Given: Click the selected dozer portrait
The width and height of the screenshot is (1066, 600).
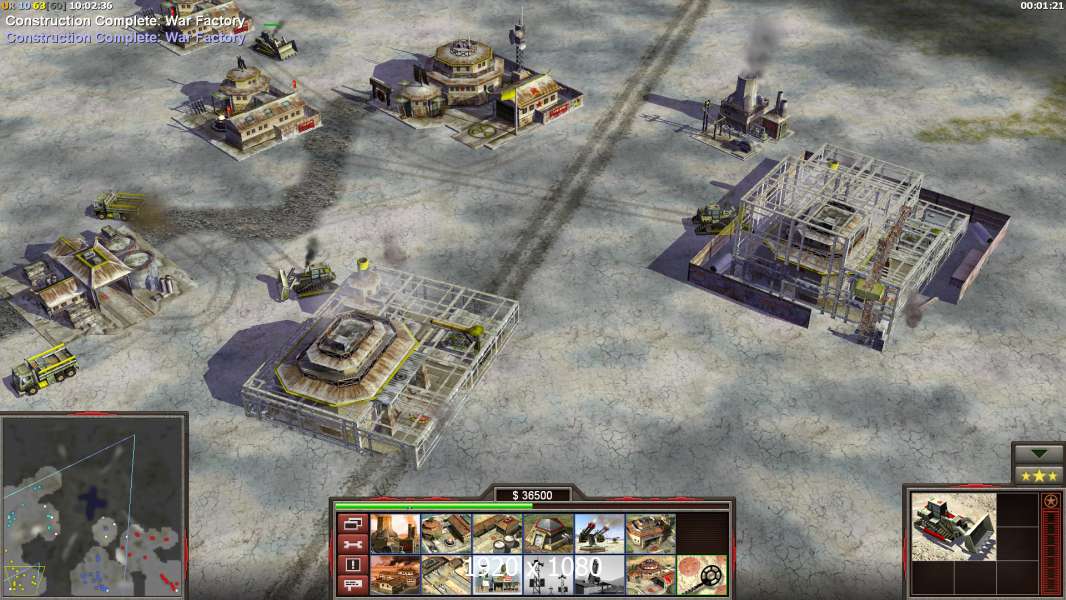Looking at the screenshot, I should point(954,526).
